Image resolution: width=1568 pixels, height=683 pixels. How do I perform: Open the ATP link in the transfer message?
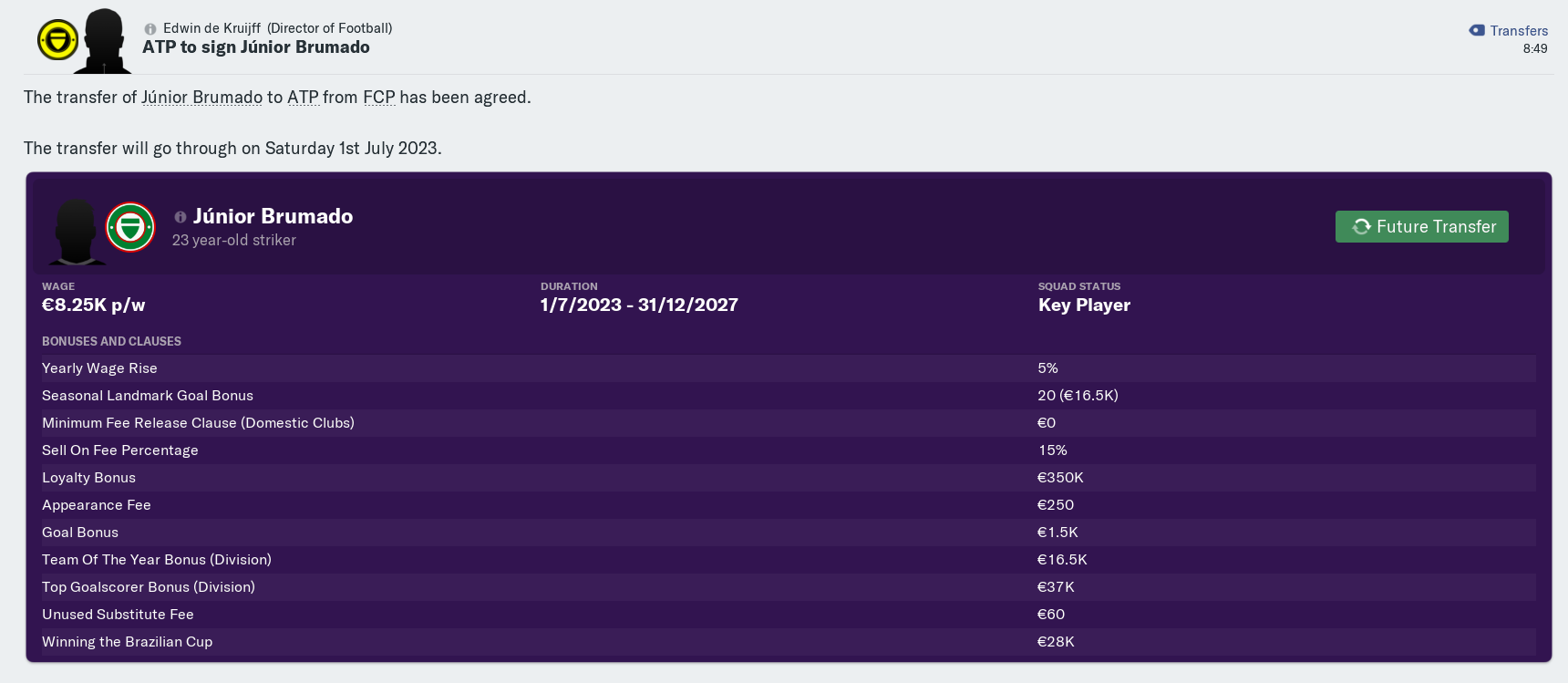click(301, 97)
